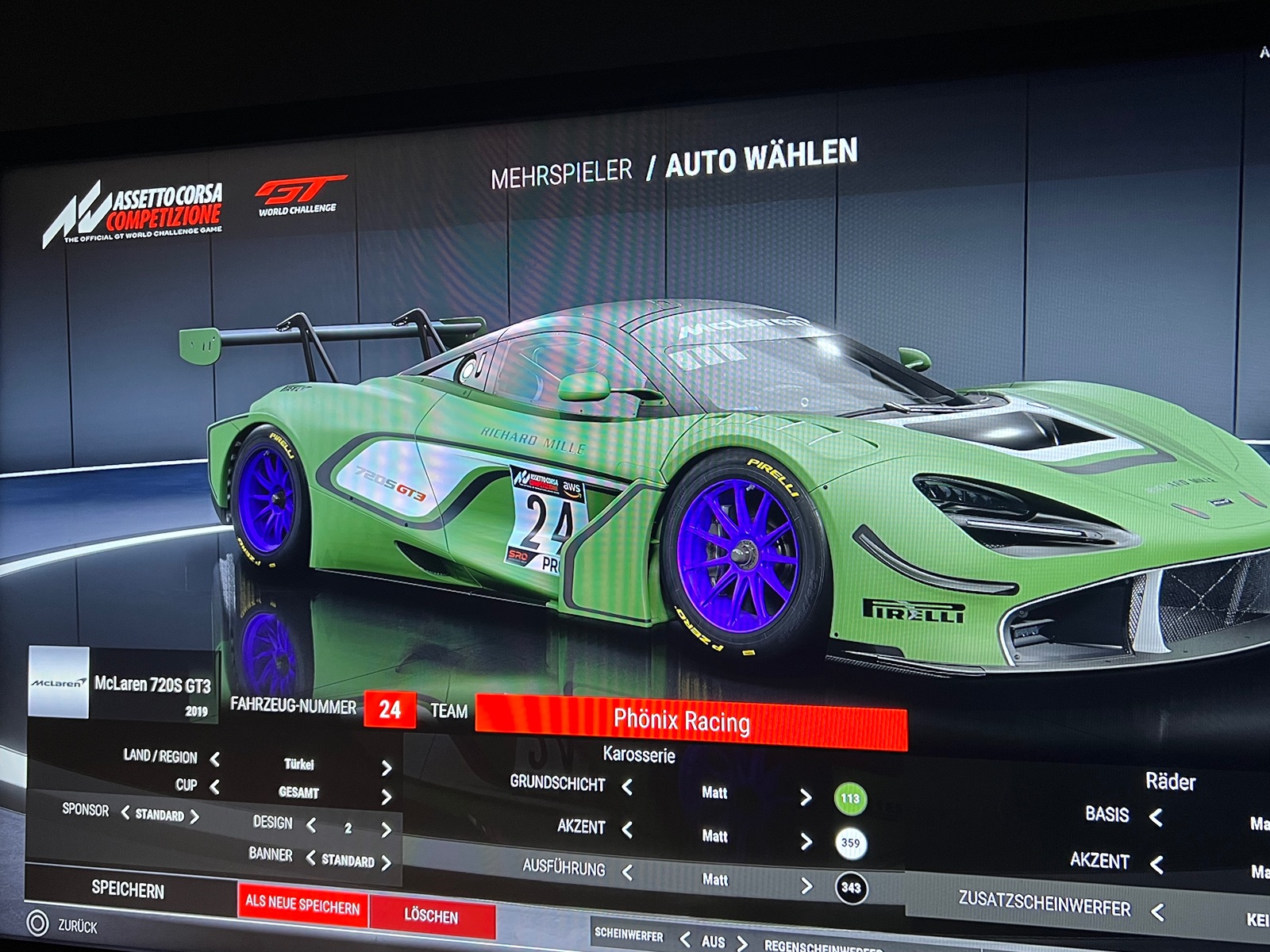
Task: Open white Akzent color 359 swatch
Action: (850, 843)
